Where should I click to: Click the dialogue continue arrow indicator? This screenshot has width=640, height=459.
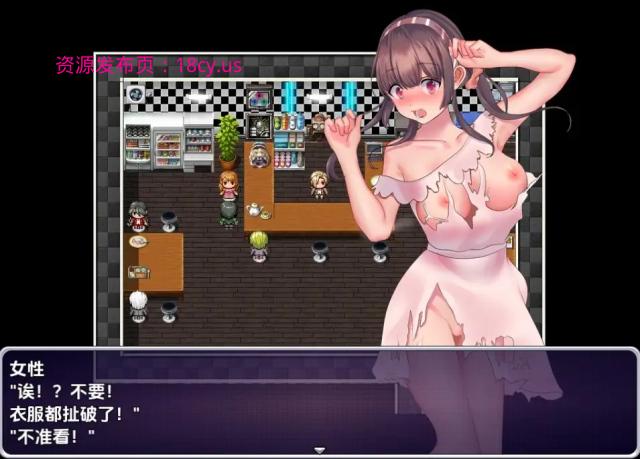pos(319,450)
